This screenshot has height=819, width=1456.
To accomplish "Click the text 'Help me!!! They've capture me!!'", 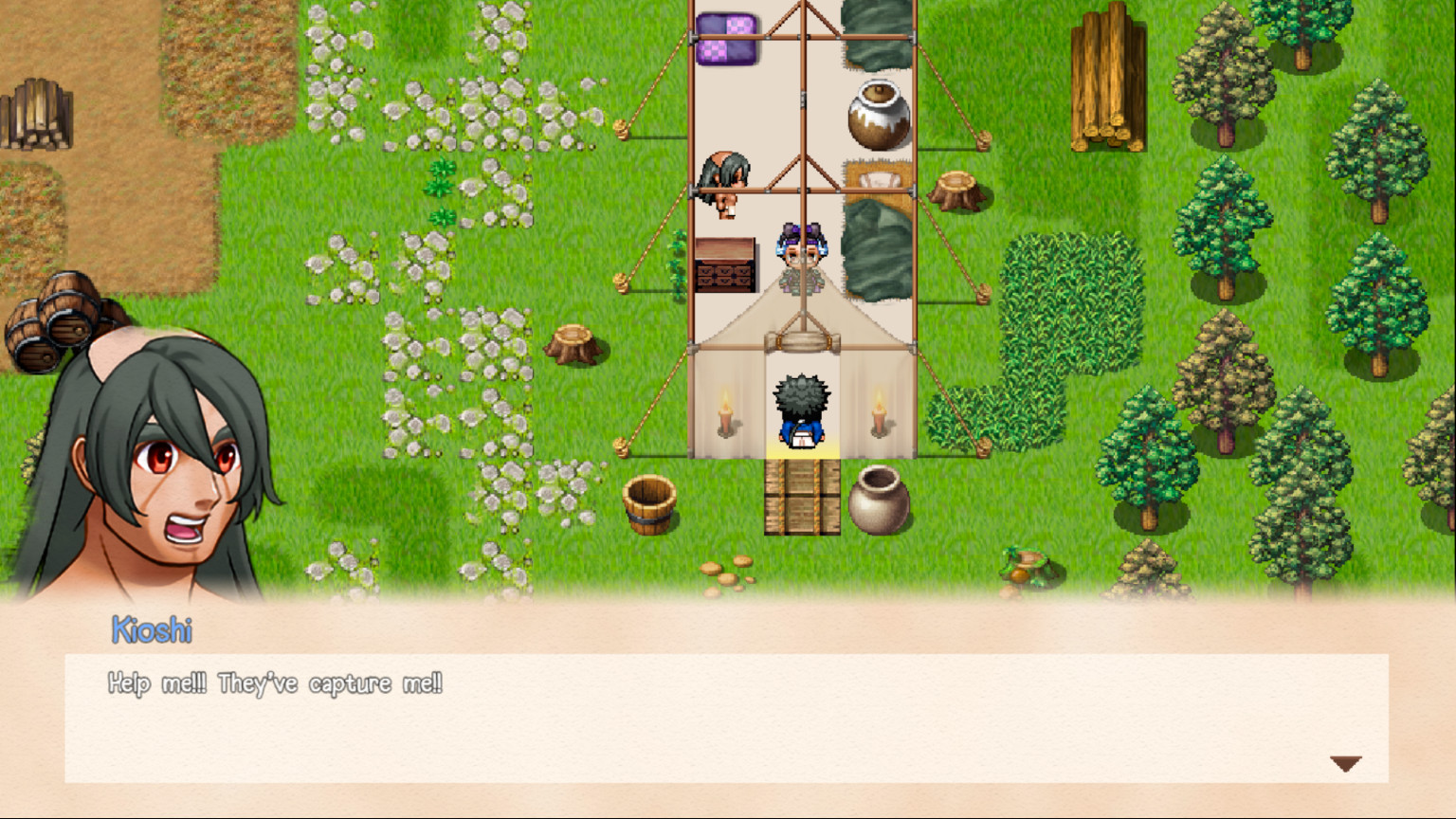I will click(x=275, y=682).
